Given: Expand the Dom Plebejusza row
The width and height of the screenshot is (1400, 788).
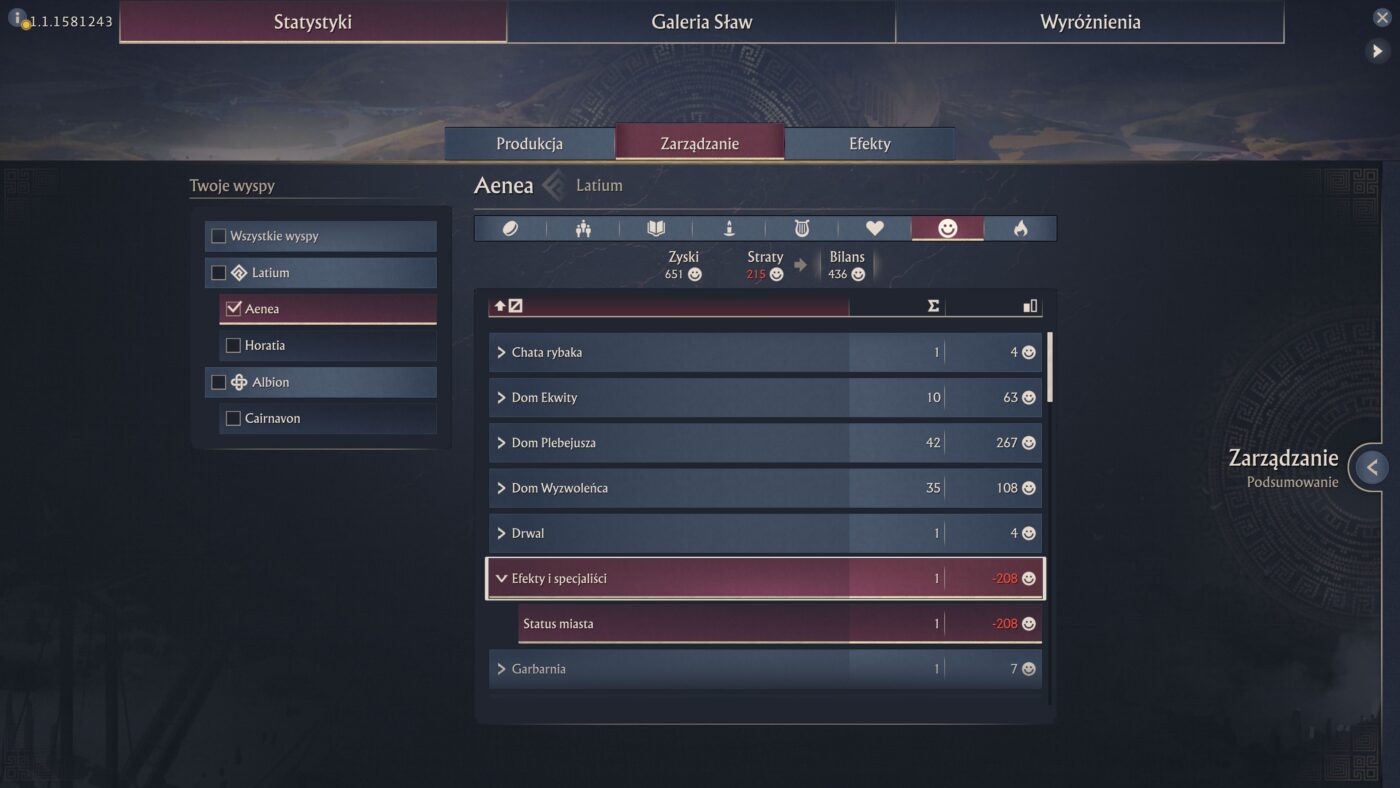Looking at the screenshot, I should coord(502,443).
